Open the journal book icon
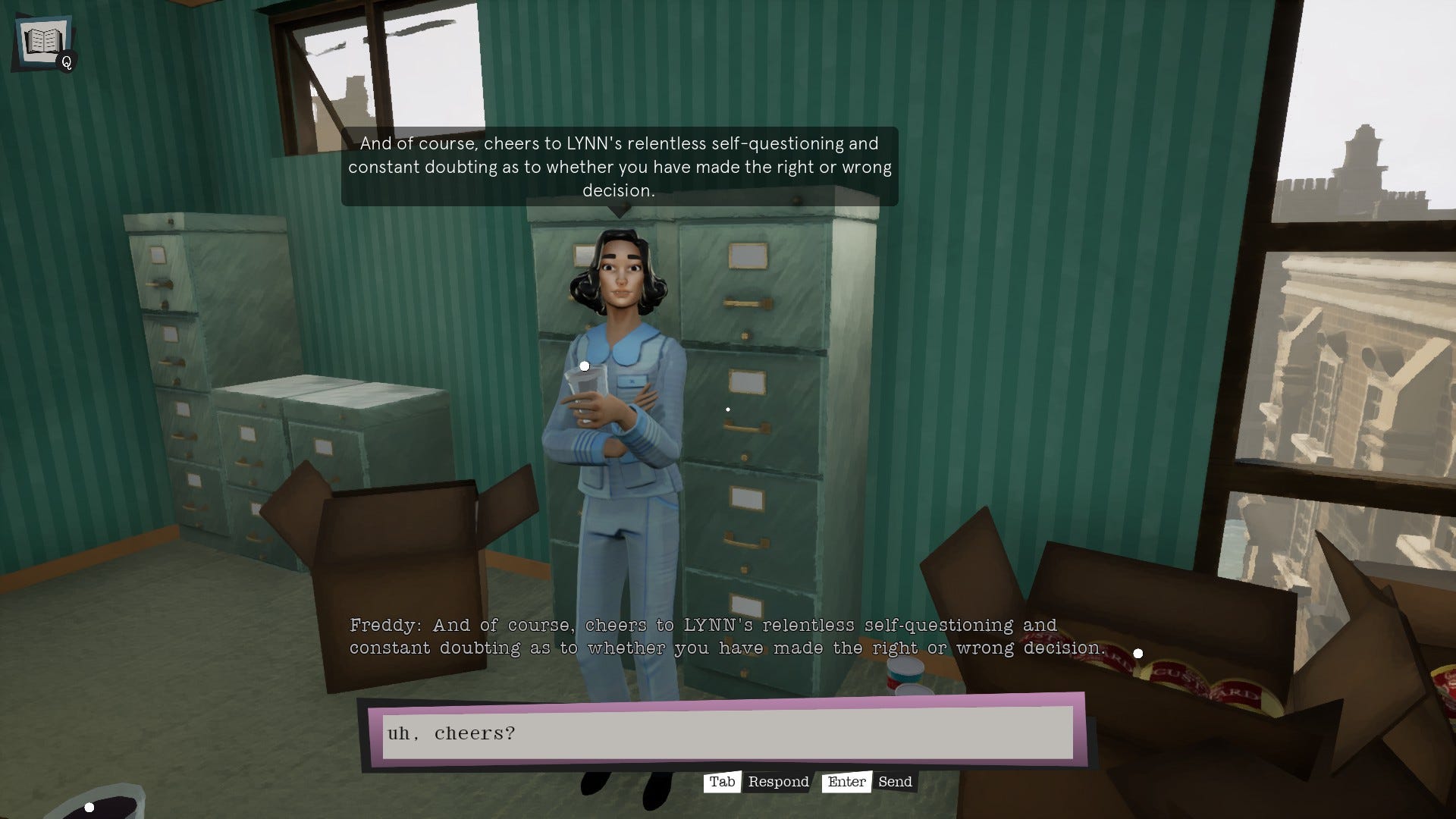The height and width of the screenshot is (819, 1456). coord(42,42)
